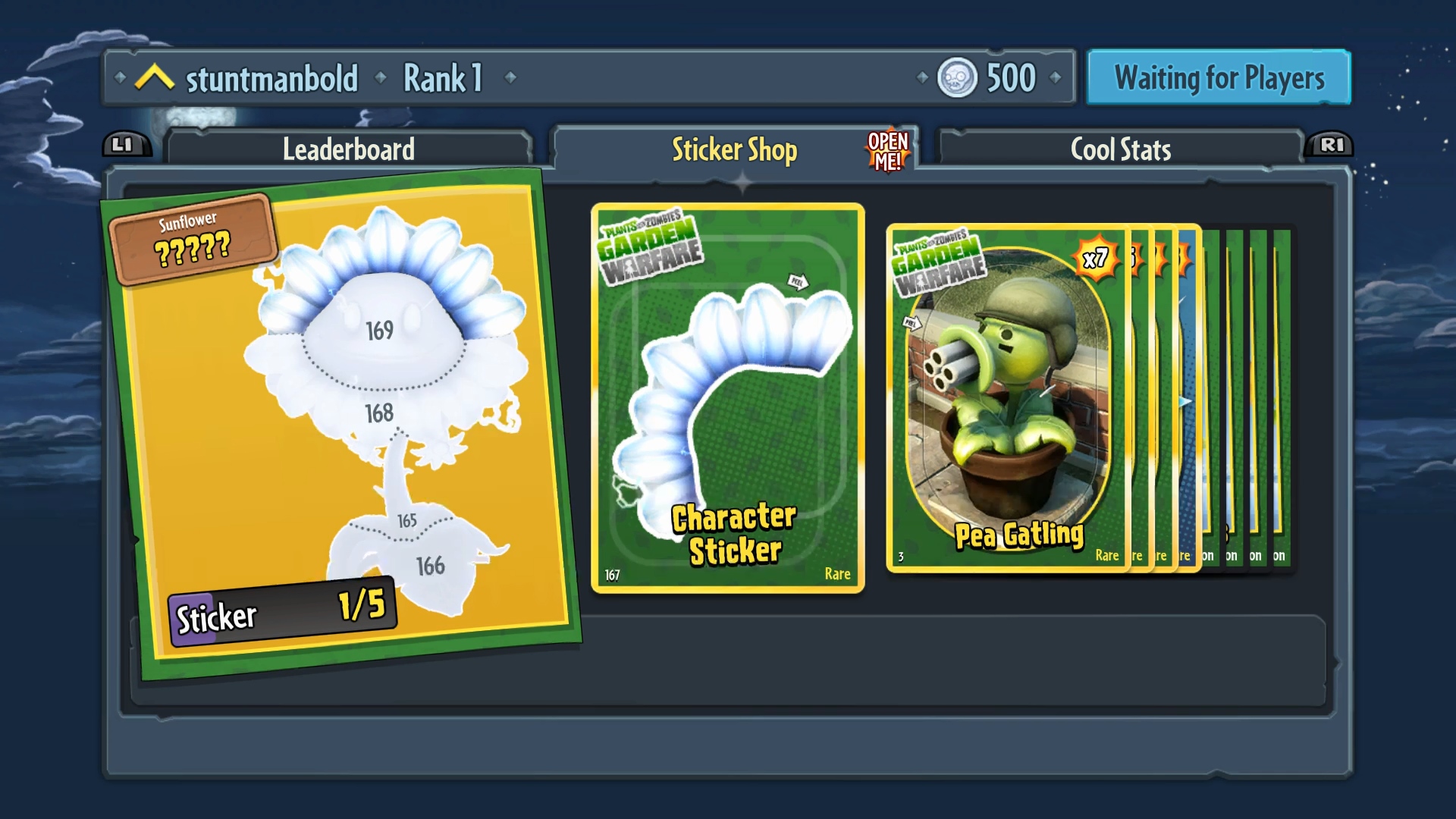
Task: Click the Waiting for Players button
Action: pyautogui.click(x=1219, y=77)
